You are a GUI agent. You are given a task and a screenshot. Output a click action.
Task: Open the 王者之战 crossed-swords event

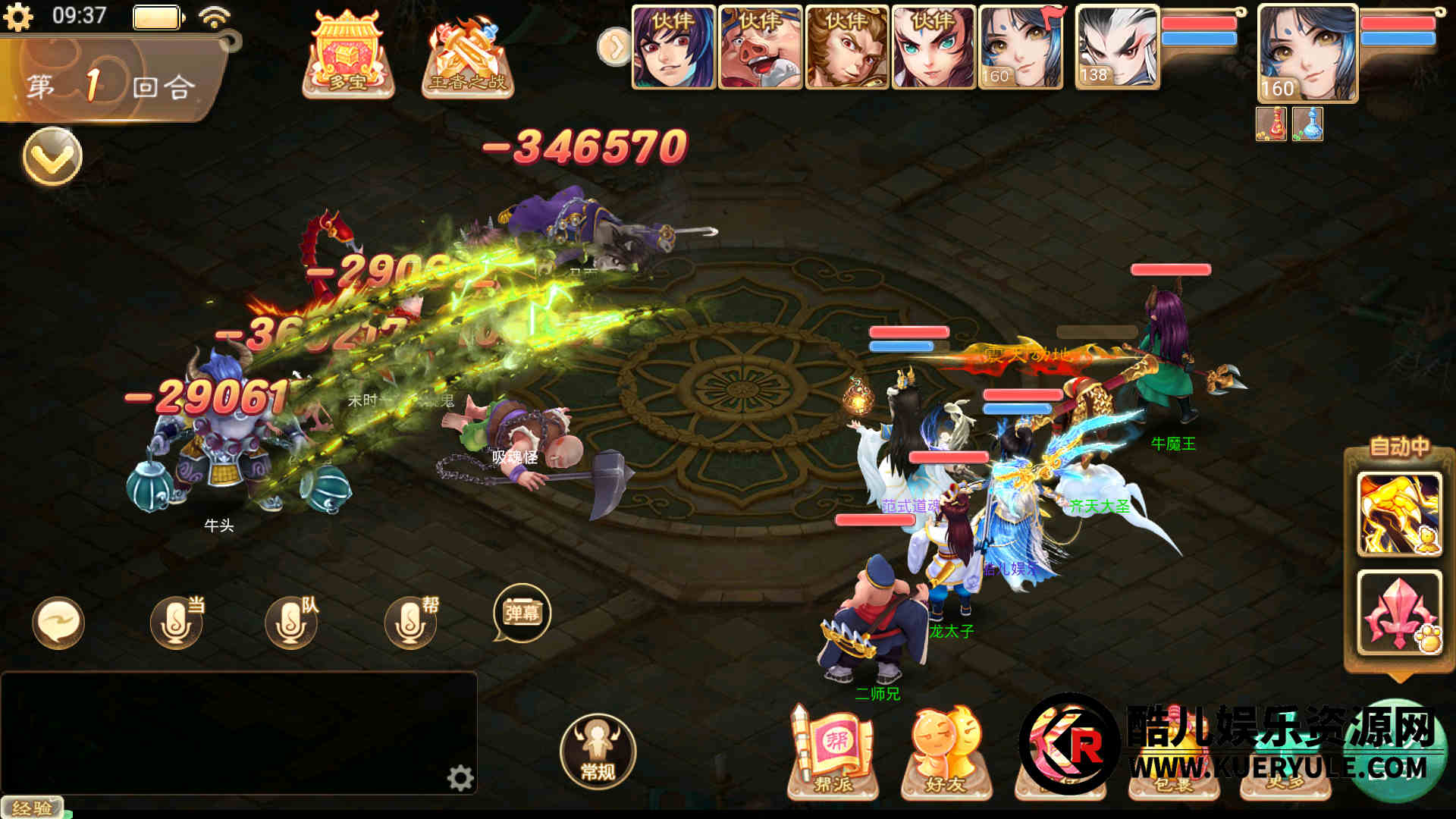click(x=467, y=58)
